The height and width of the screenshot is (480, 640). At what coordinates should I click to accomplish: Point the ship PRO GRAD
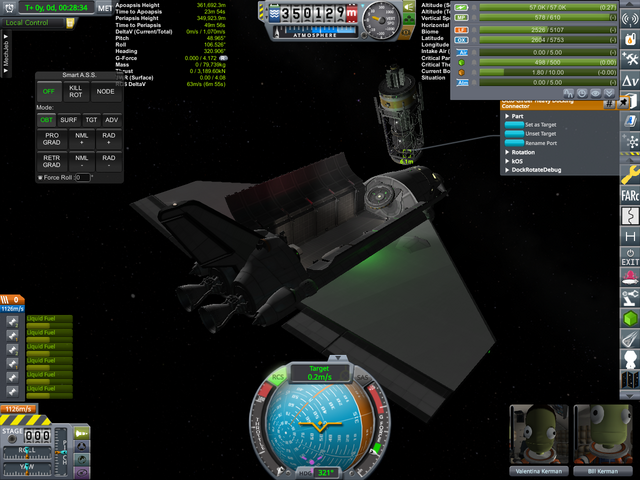pyautogui.click(x=52, y=139)
